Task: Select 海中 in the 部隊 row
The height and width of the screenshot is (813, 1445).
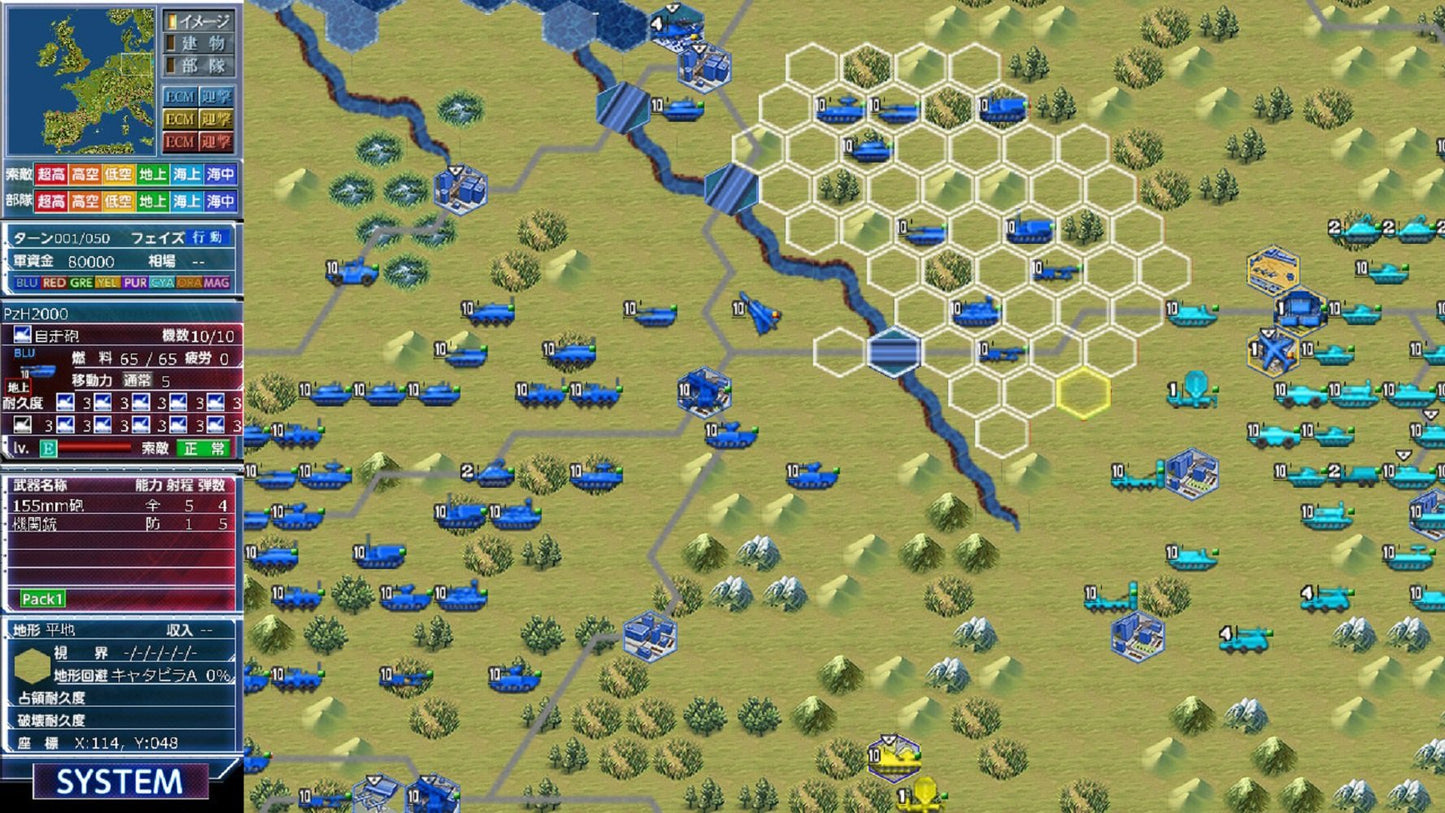Action: tap(221, 201)
